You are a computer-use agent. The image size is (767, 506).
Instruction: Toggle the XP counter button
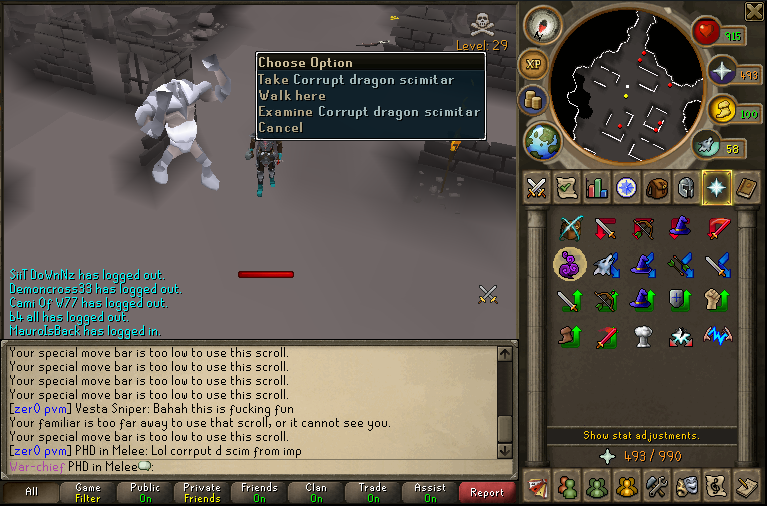coord(533,65)
